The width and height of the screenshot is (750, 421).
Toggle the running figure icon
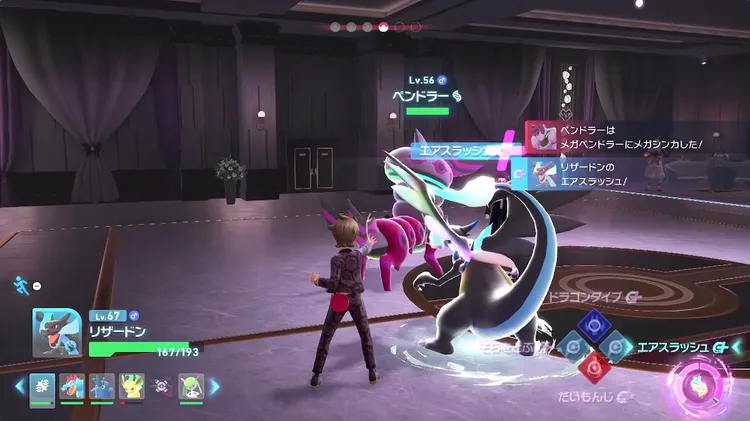22,285
